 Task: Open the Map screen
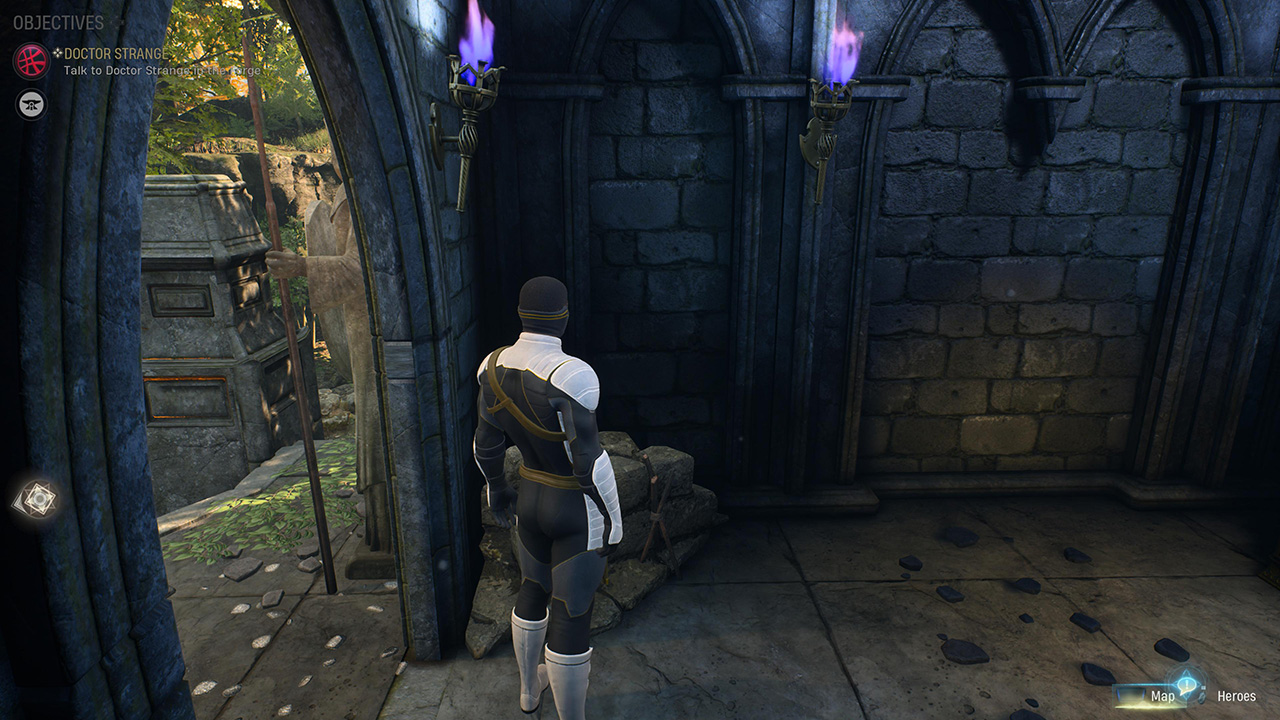[1163, 697]
